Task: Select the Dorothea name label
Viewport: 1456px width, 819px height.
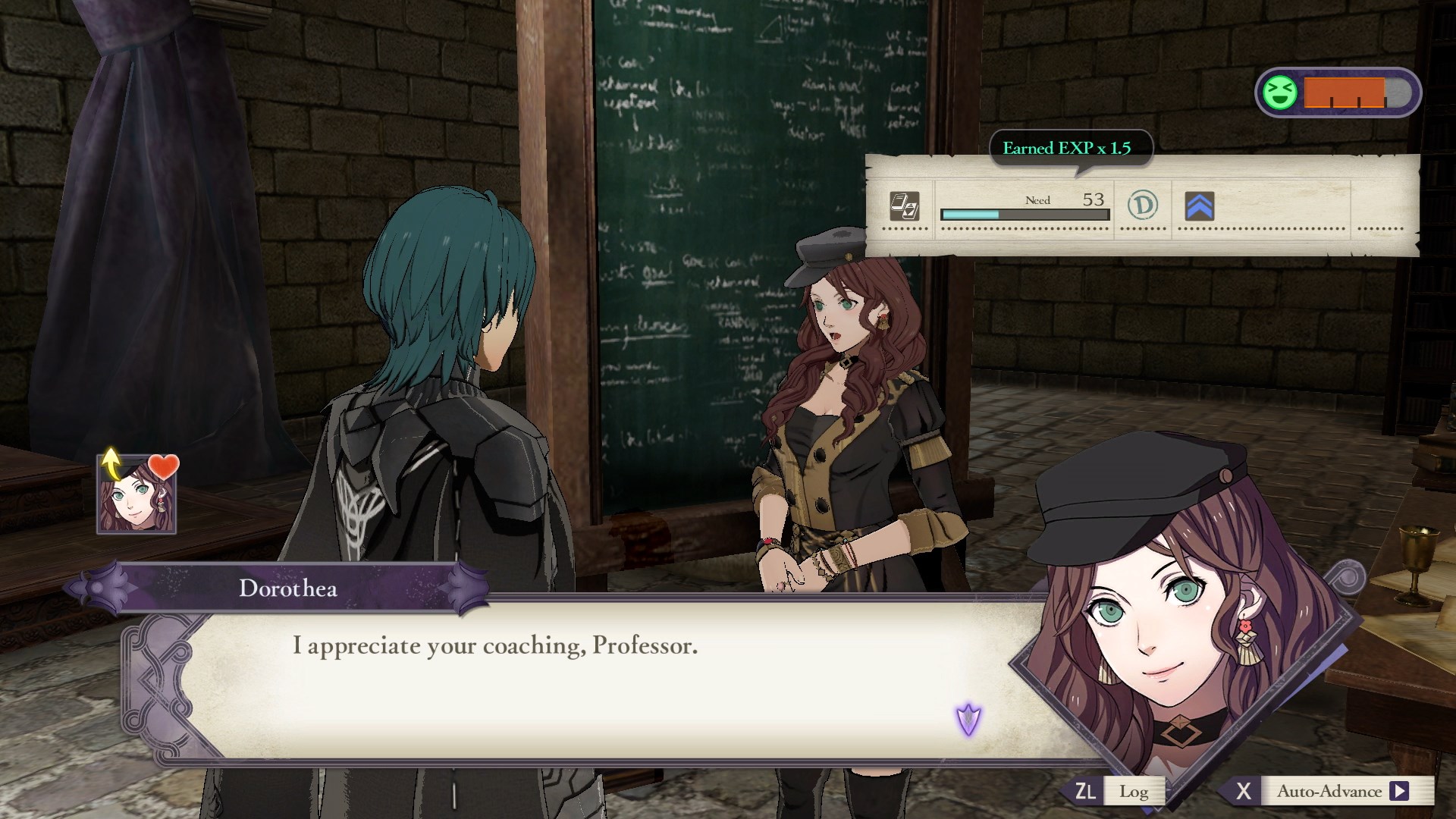Action: click(287, 588)
